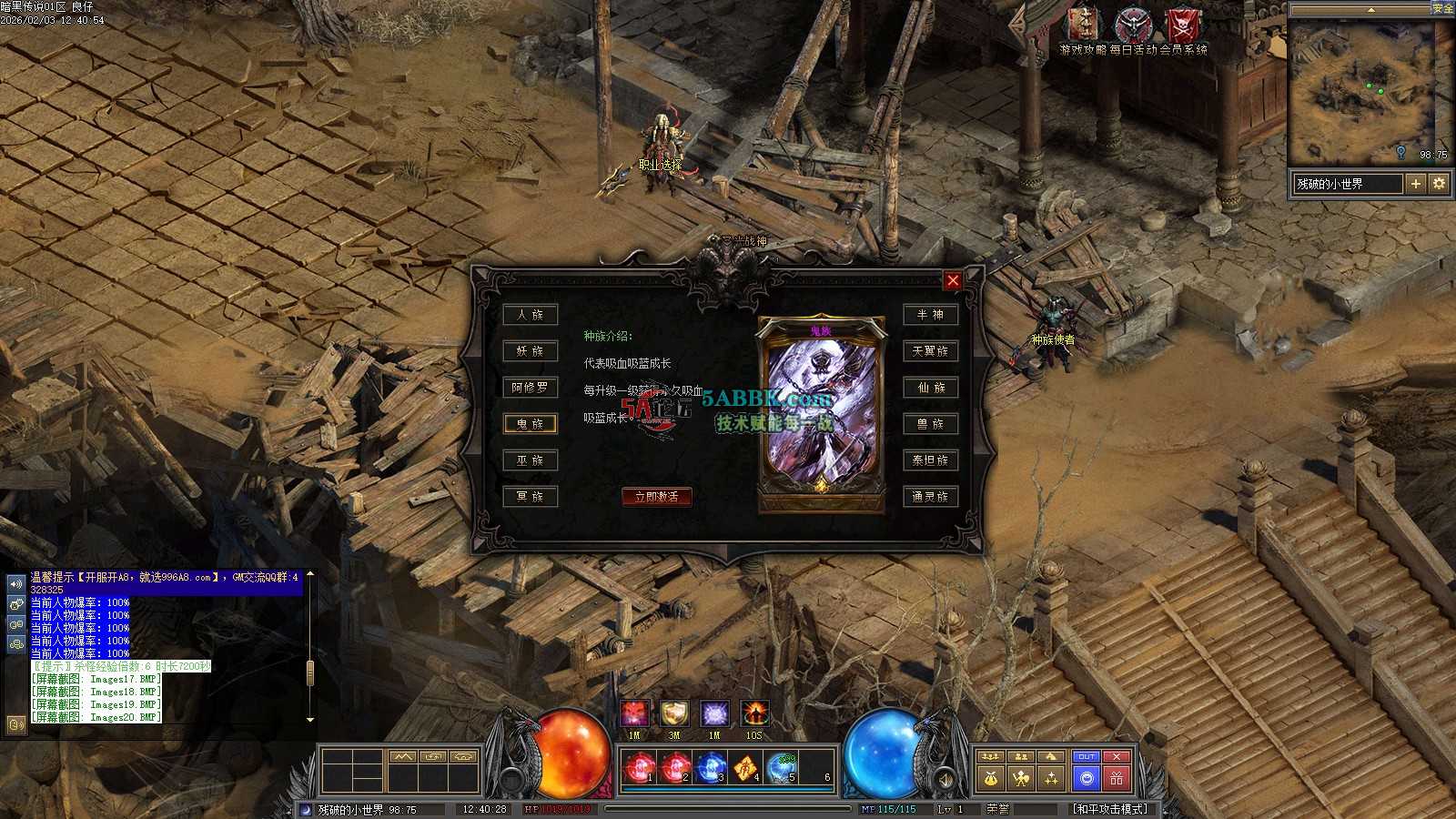Click the red 立即激活 activate button
This screenshot has width=1456, height=819.
click(656, 497)
